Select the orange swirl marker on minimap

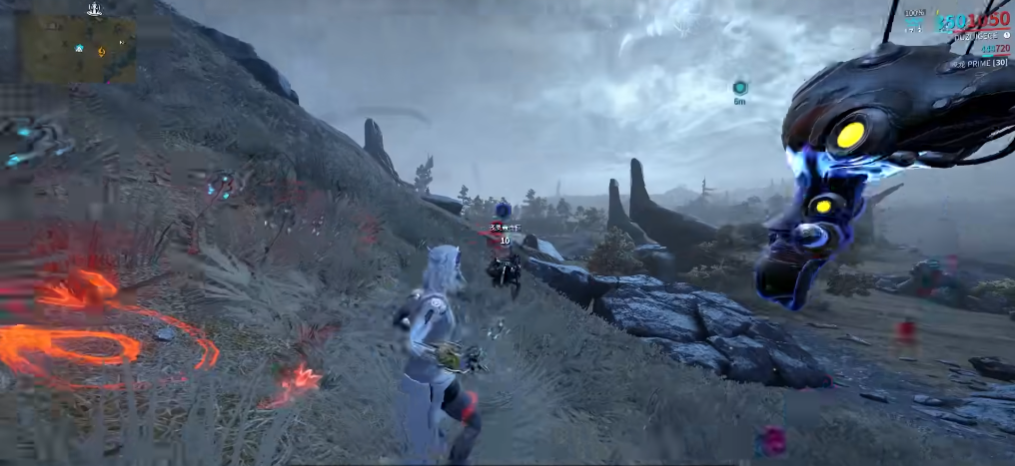tap(101, 50)
